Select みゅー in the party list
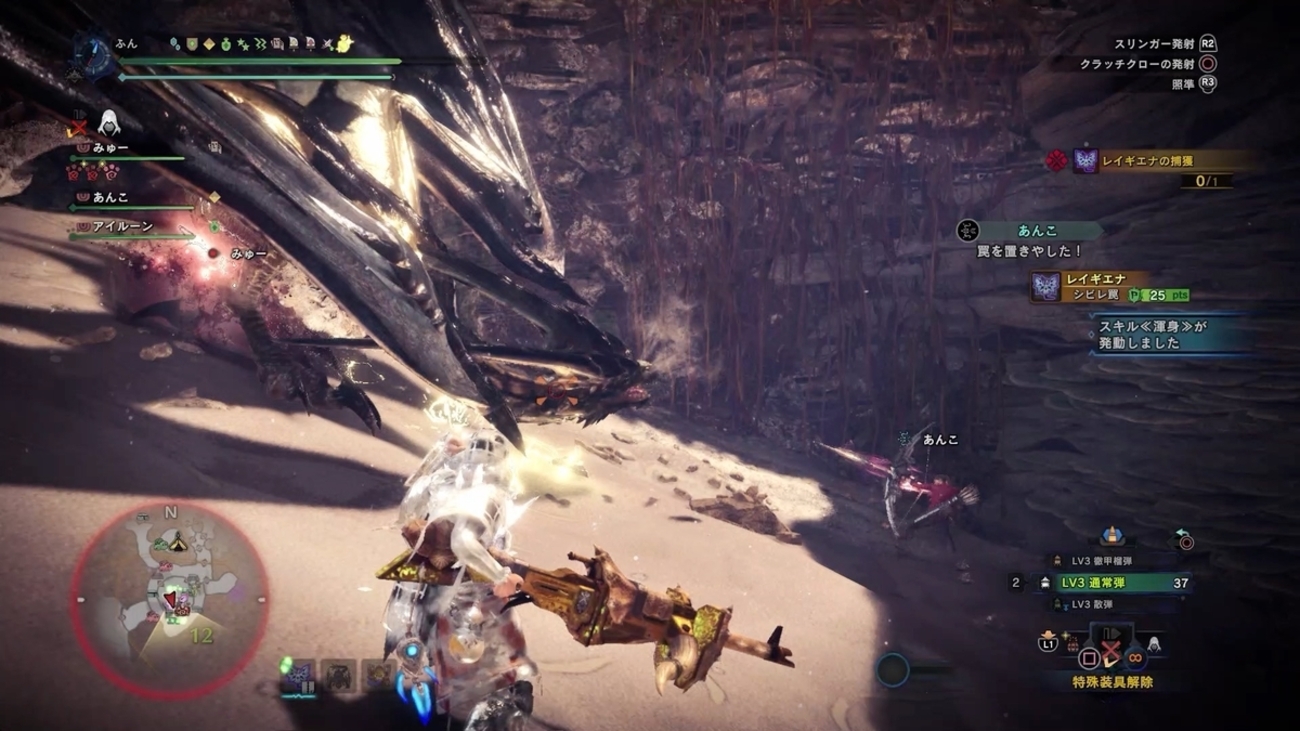This screenshot has width=1300, height=731. [110, 148]
